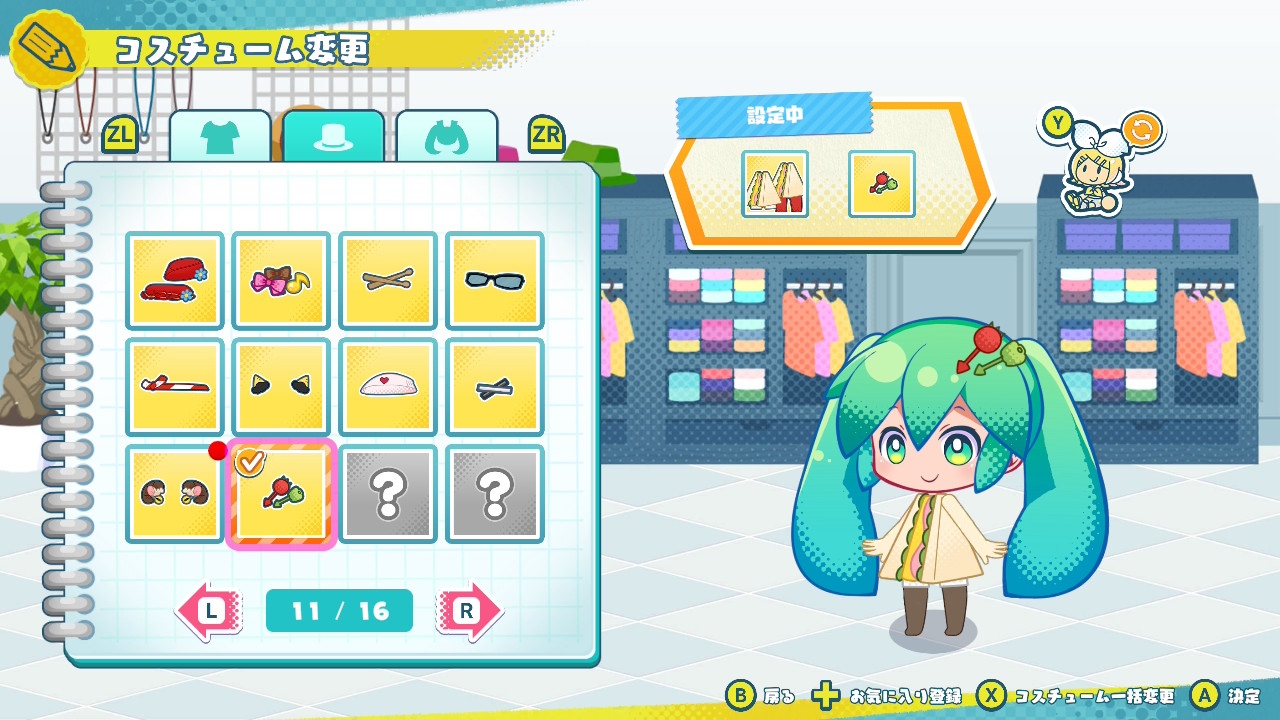This screenshot has width=1280, height=720.
Task: Pick the pink ribbon bow accessory
Action: coord(281,281)
